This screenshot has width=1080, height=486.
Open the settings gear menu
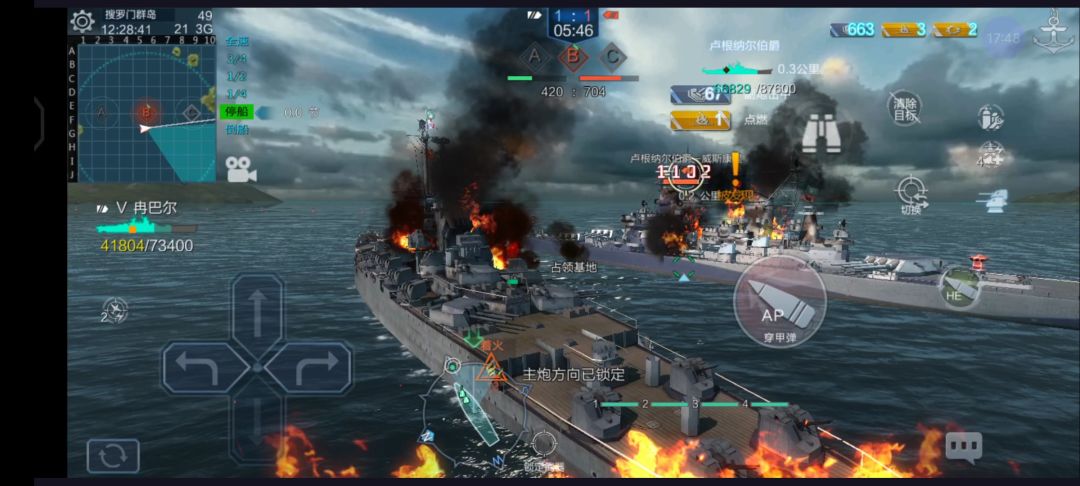[x=84, y=21]
